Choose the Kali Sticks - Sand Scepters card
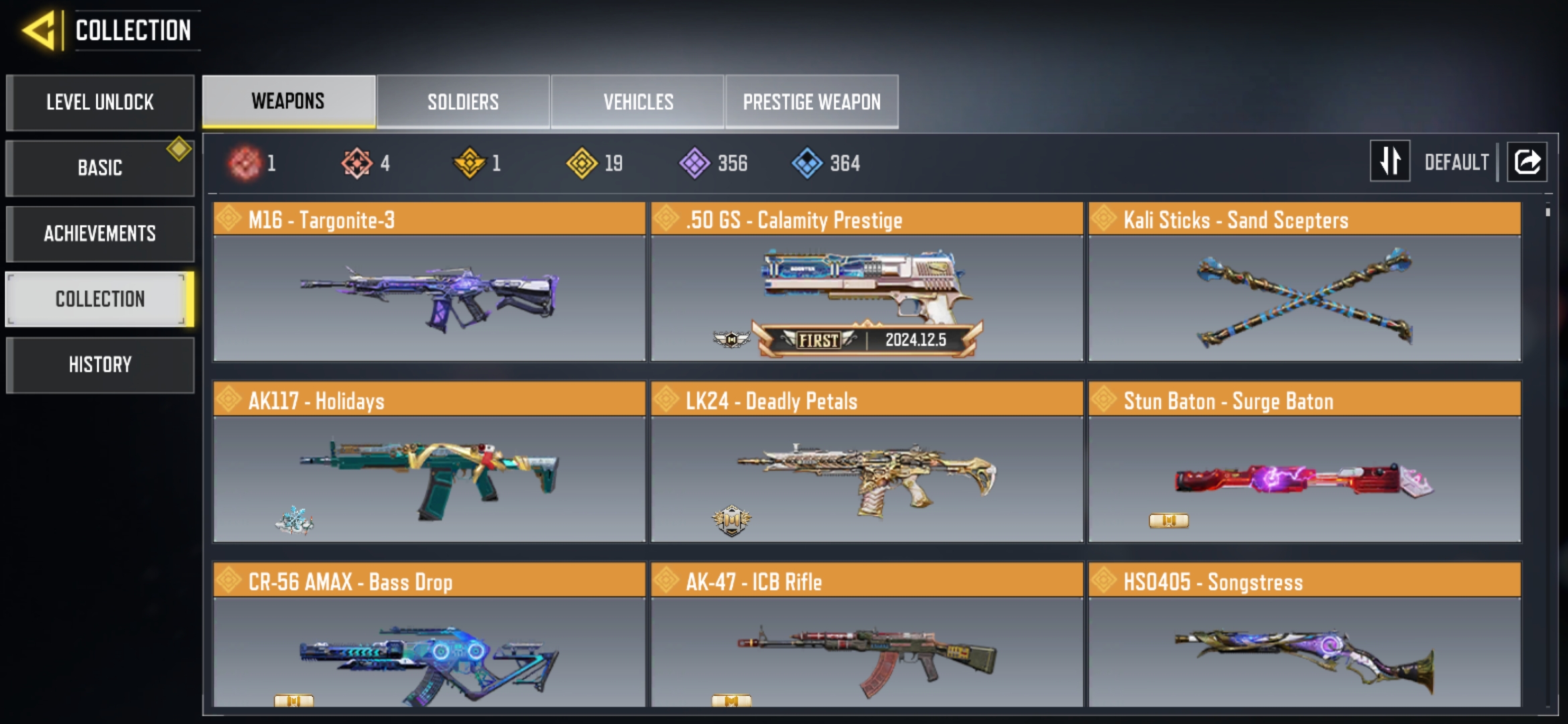Screen dimensions: 1568x724 point(1304,282)
